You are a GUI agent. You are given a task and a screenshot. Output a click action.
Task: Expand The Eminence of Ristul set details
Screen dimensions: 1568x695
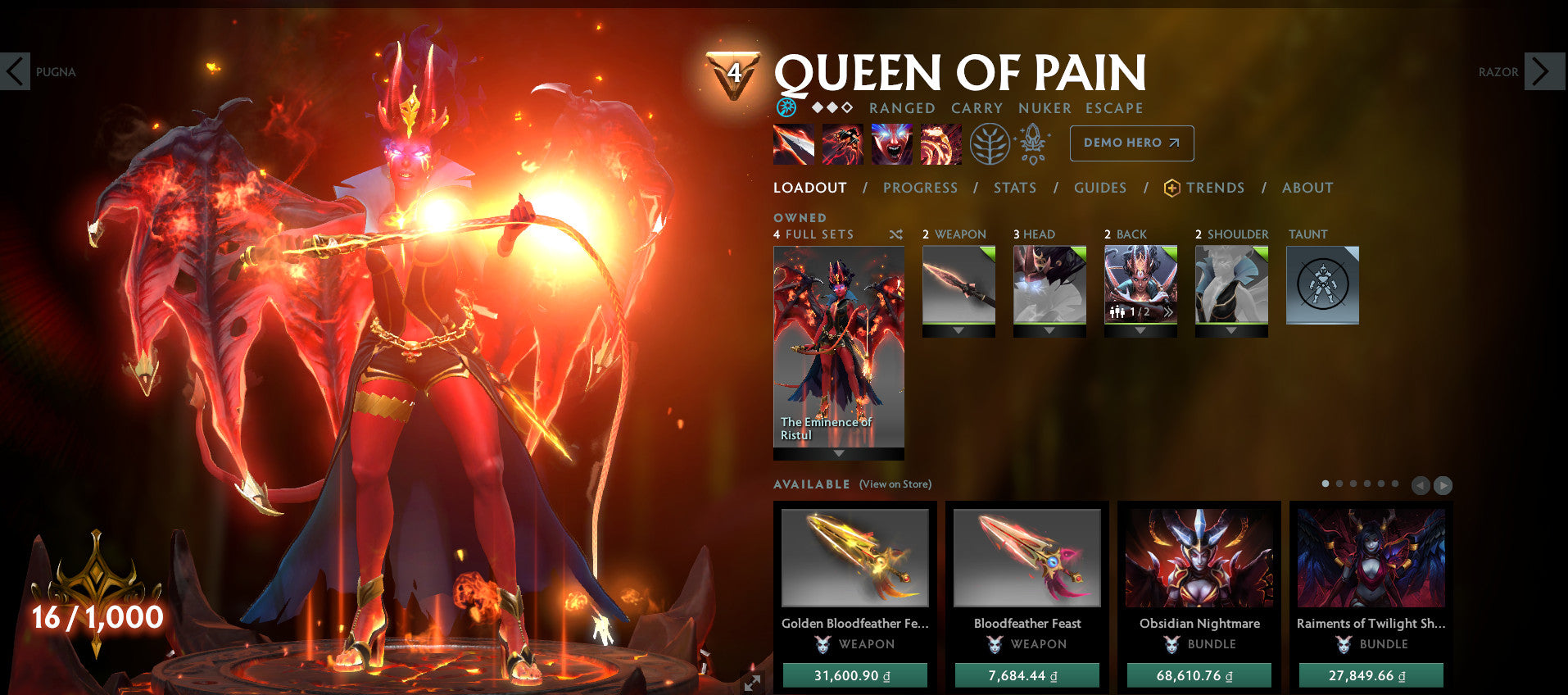tap(838, 452)
